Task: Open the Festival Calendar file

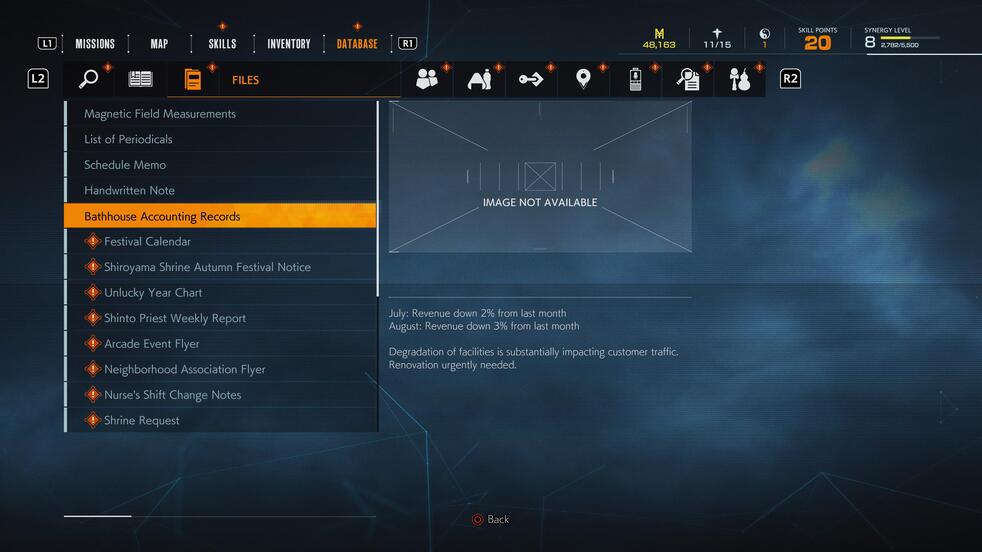Action: coord(147,242)
